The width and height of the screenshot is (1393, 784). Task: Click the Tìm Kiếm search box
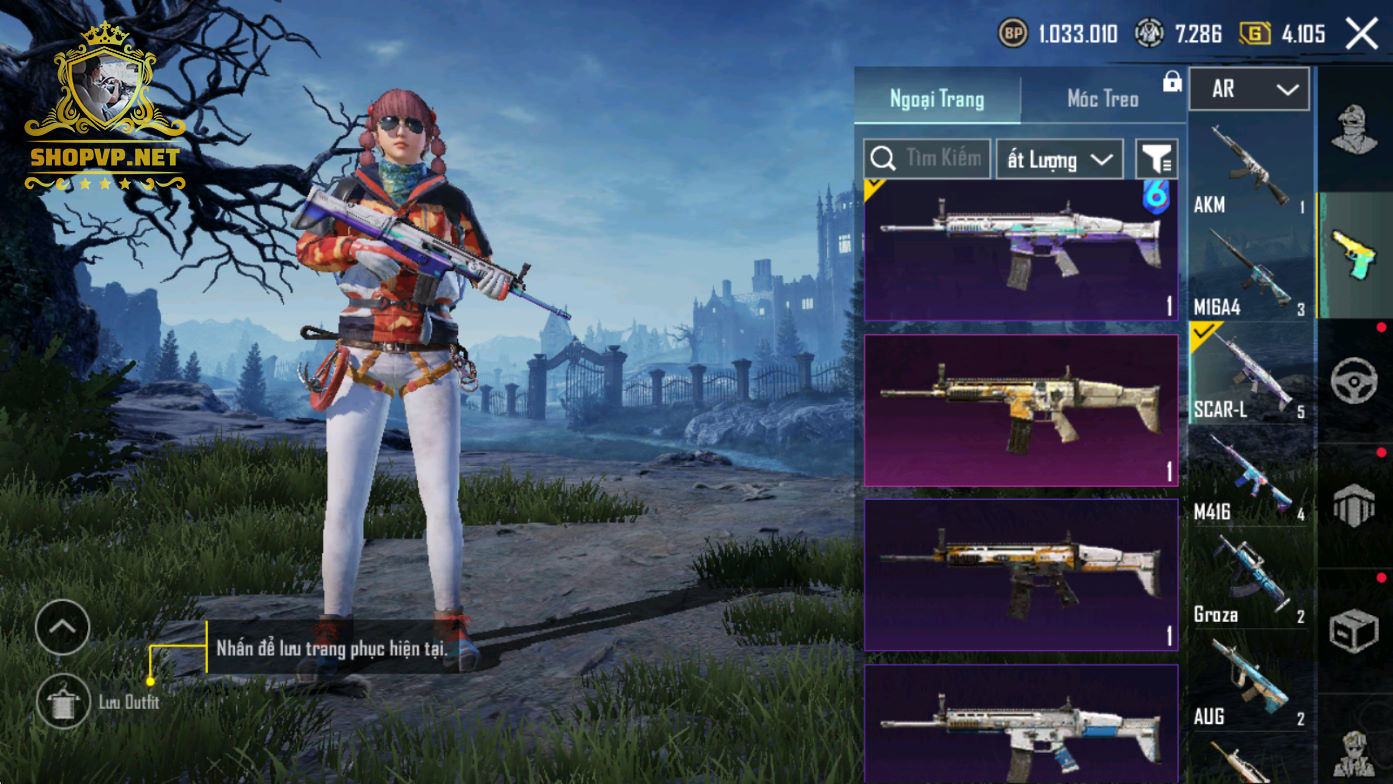pos(927,159)
